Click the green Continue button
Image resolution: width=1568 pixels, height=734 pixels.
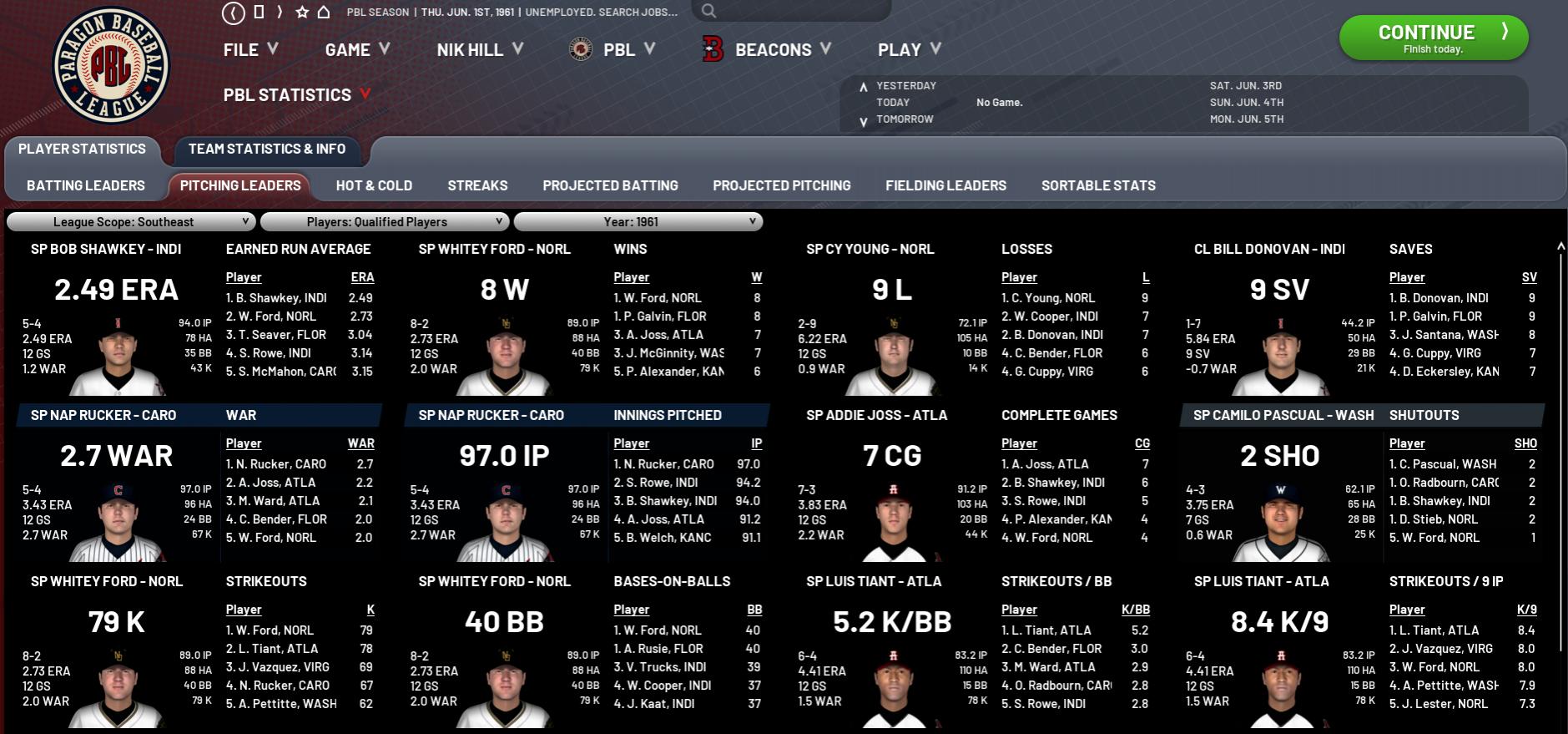[x=1433, y=38]
